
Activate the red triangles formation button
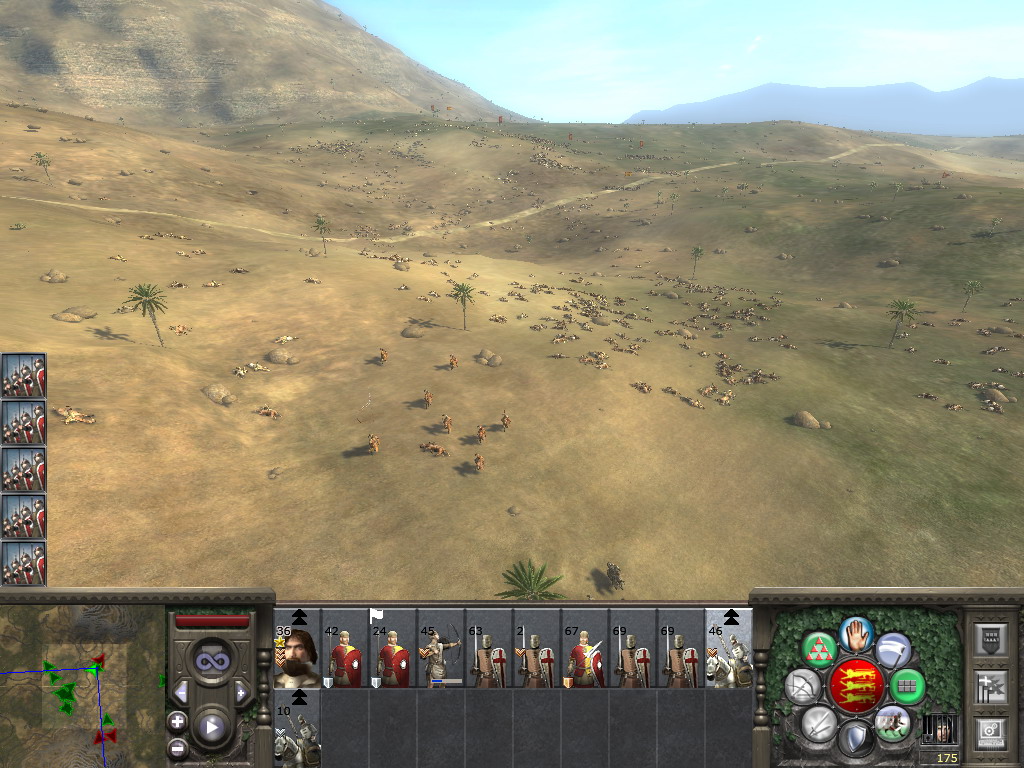[x=819, y=650]
